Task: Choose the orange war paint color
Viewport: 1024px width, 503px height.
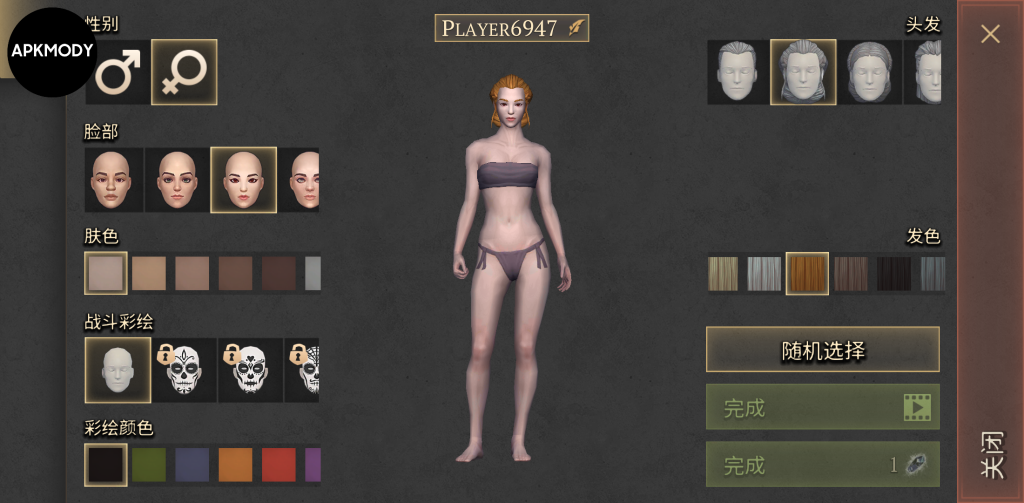Action: [235, 465]
